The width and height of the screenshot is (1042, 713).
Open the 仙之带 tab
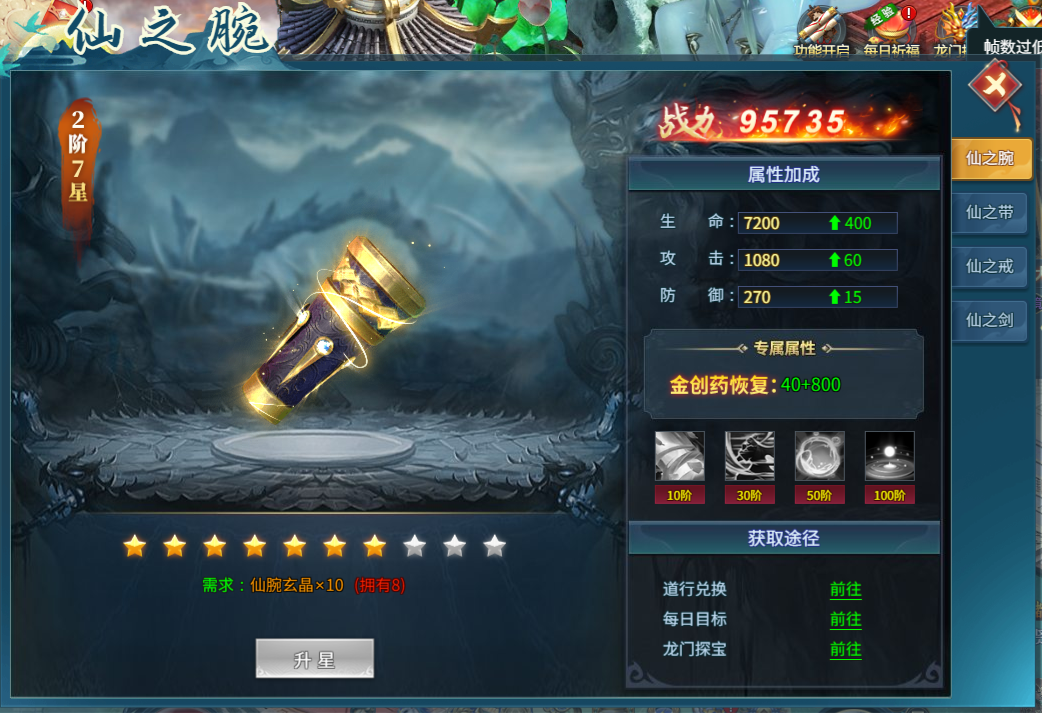[989, 212]
